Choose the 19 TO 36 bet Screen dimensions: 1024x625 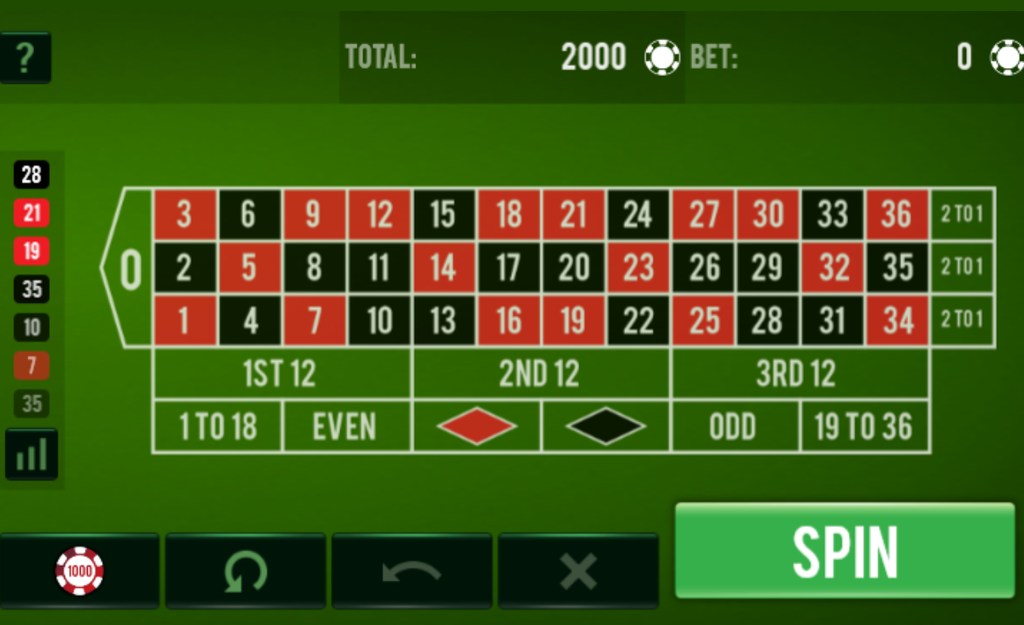[863, 427]
